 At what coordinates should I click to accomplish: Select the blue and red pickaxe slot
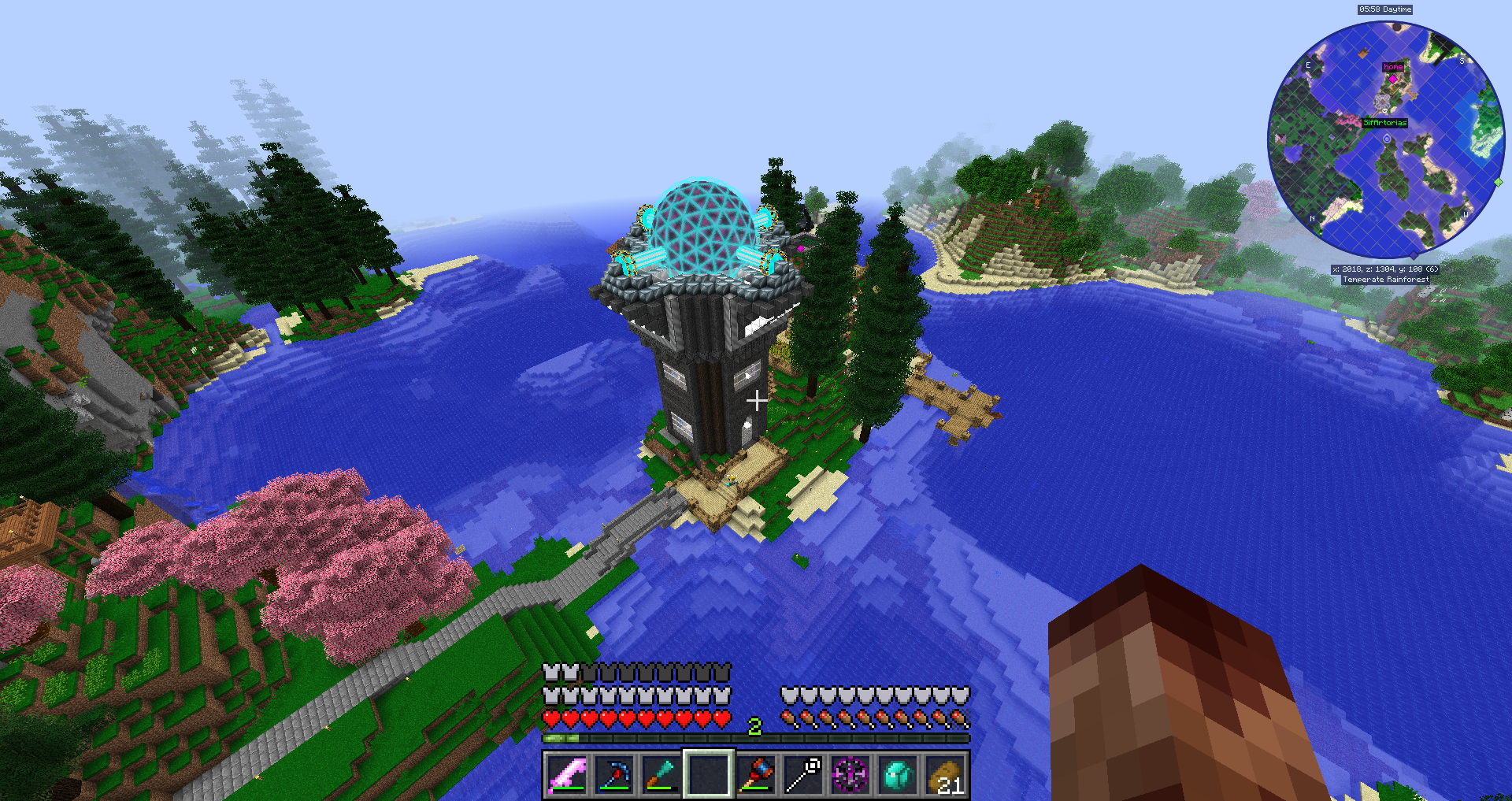614,774
